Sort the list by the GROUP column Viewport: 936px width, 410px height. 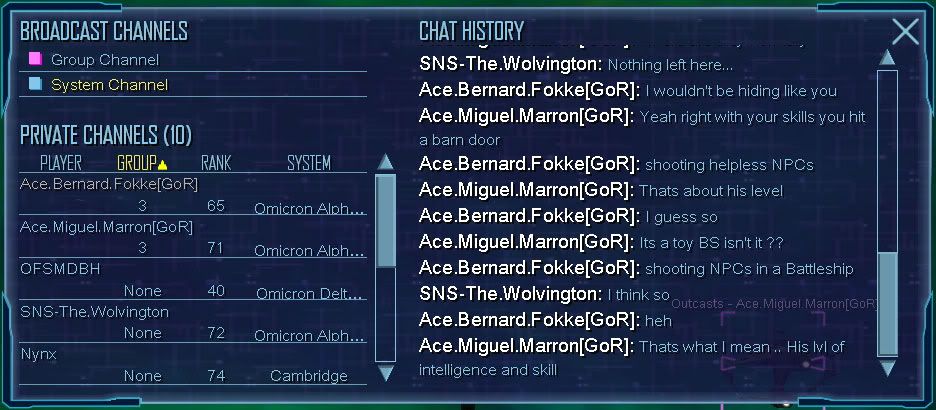click(141, 163)
